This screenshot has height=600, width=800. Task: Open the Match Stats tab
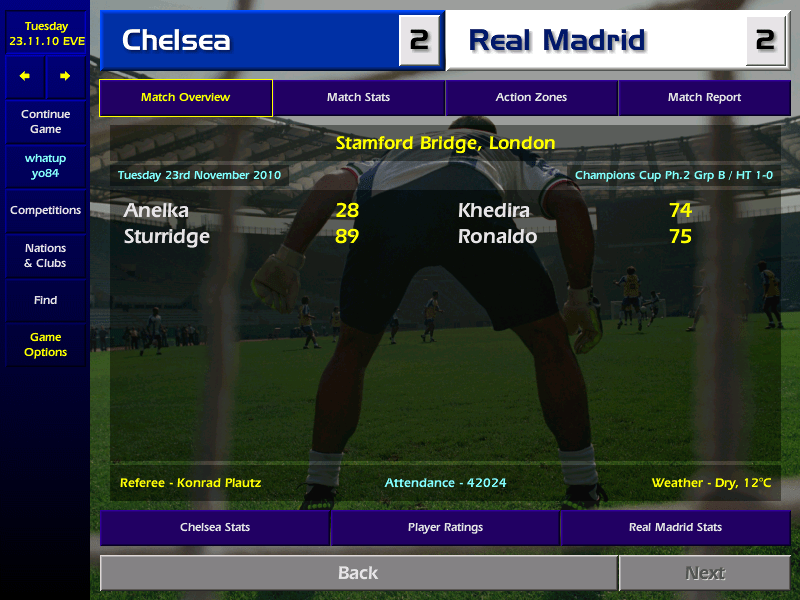(358, 98)
